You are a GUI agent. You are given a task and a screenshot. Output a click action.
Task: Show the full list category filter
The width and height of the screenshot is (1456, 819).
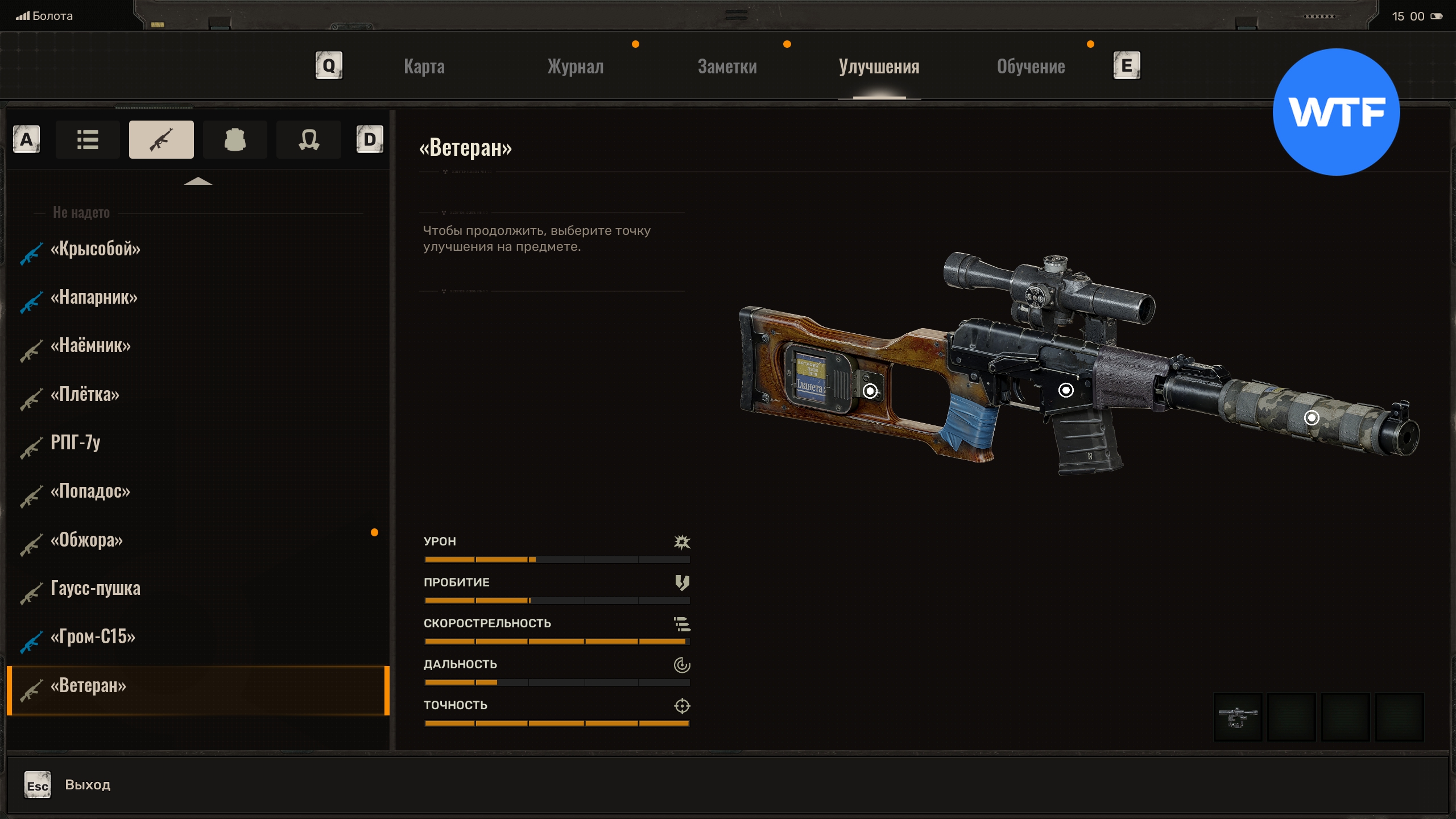point(88,139)
